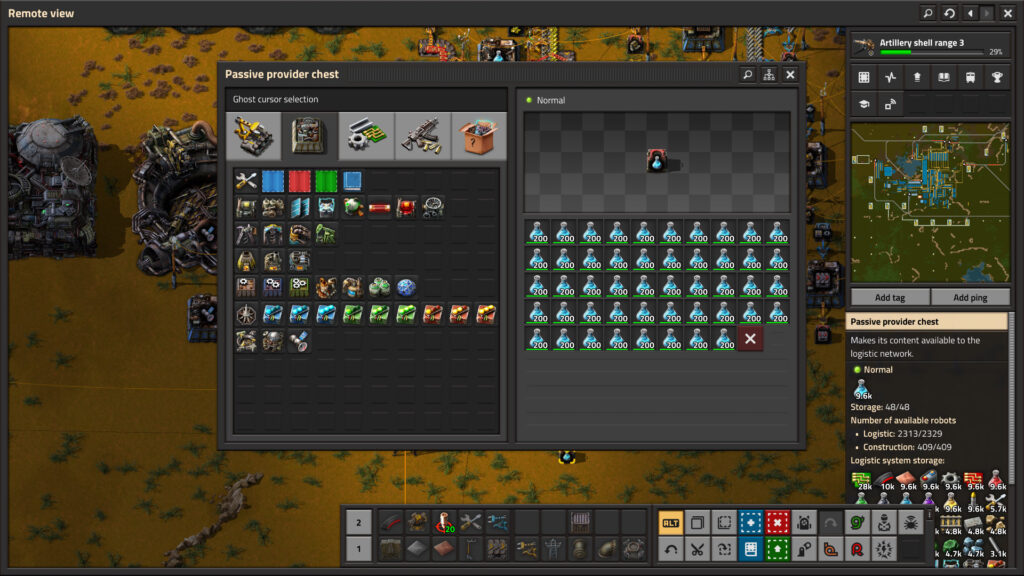Click the minimap
The image size is (1024, 576).
click(x=929, y=203)
